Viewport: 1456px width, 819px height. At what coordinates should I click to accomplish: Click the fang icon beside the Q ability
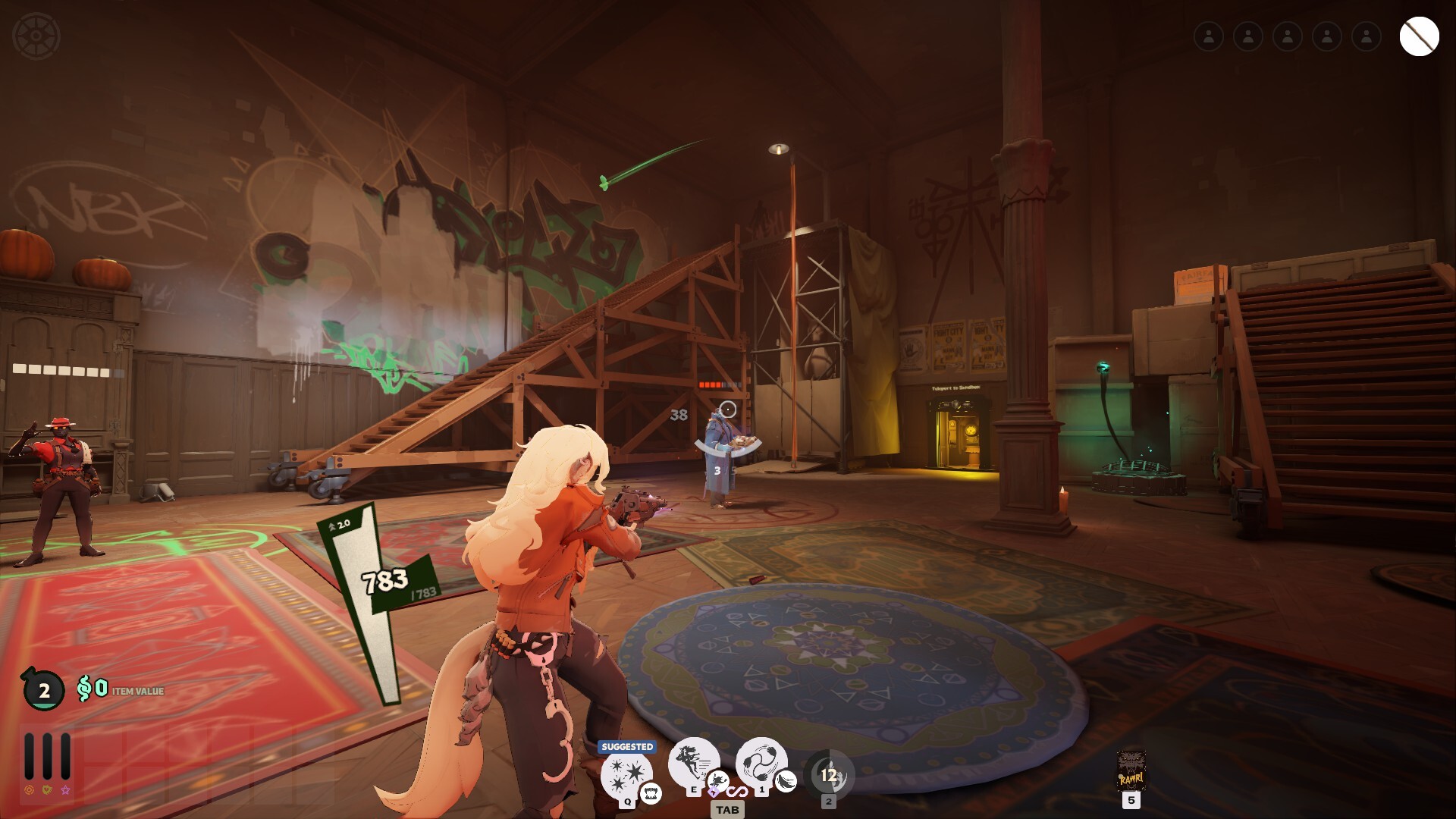[651, 794]
